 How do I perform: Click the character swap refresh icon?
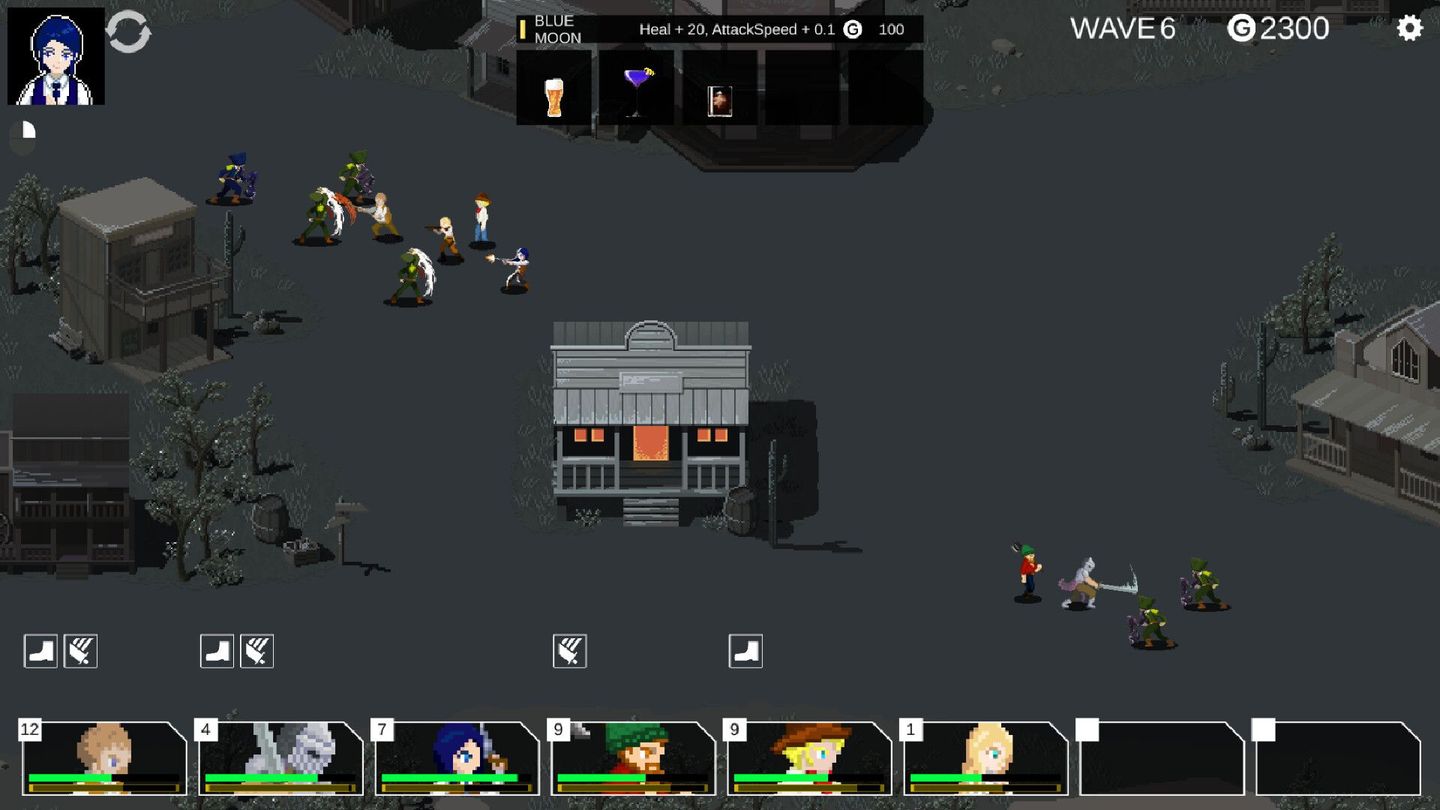pos(127,32)
